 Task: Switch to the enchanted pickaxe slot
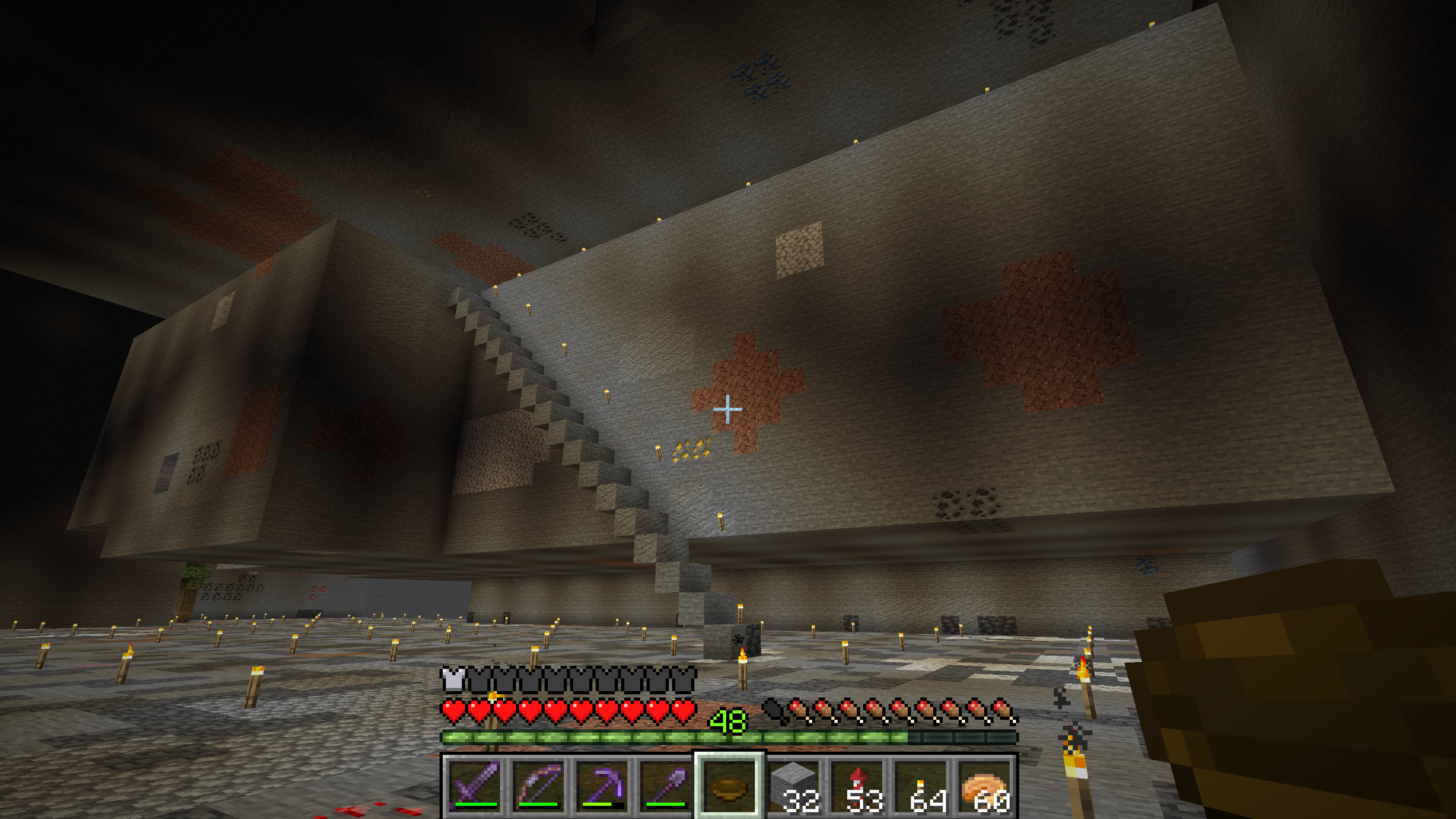(x=602, y=786)
